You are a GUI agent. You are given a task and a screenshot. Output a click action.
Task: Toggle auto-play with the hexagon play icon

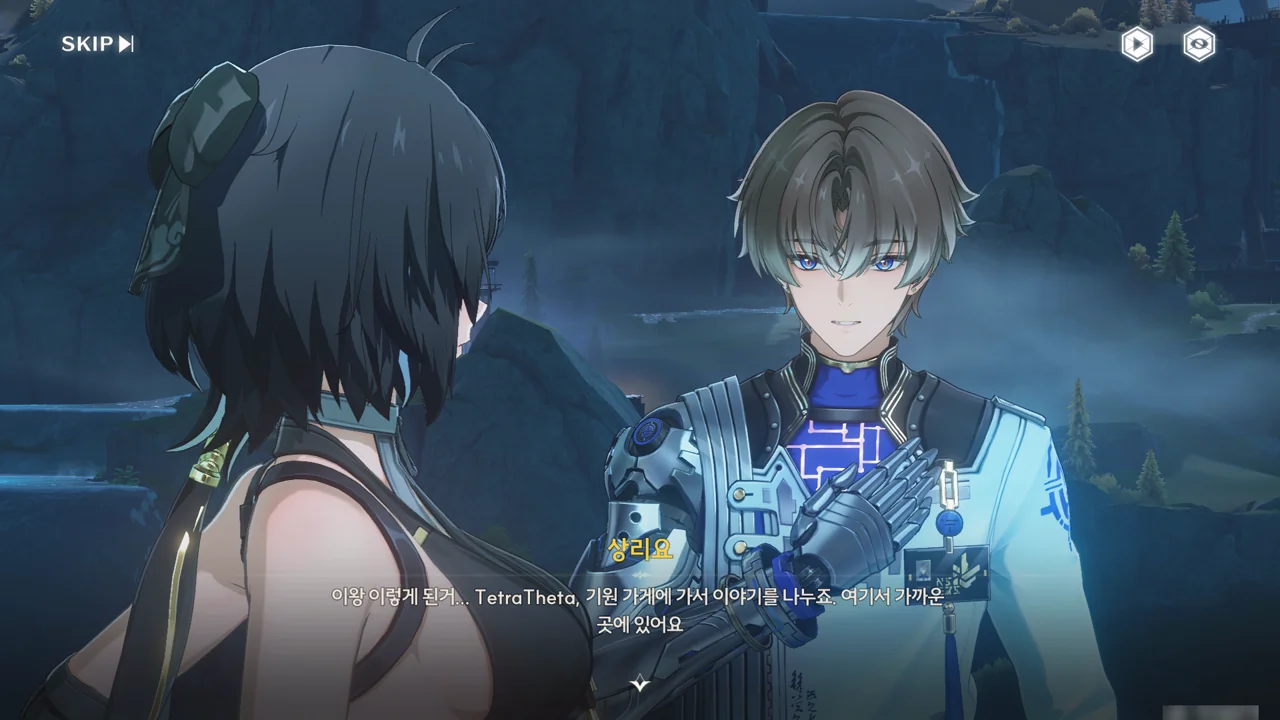click(x=1136, y=44)
